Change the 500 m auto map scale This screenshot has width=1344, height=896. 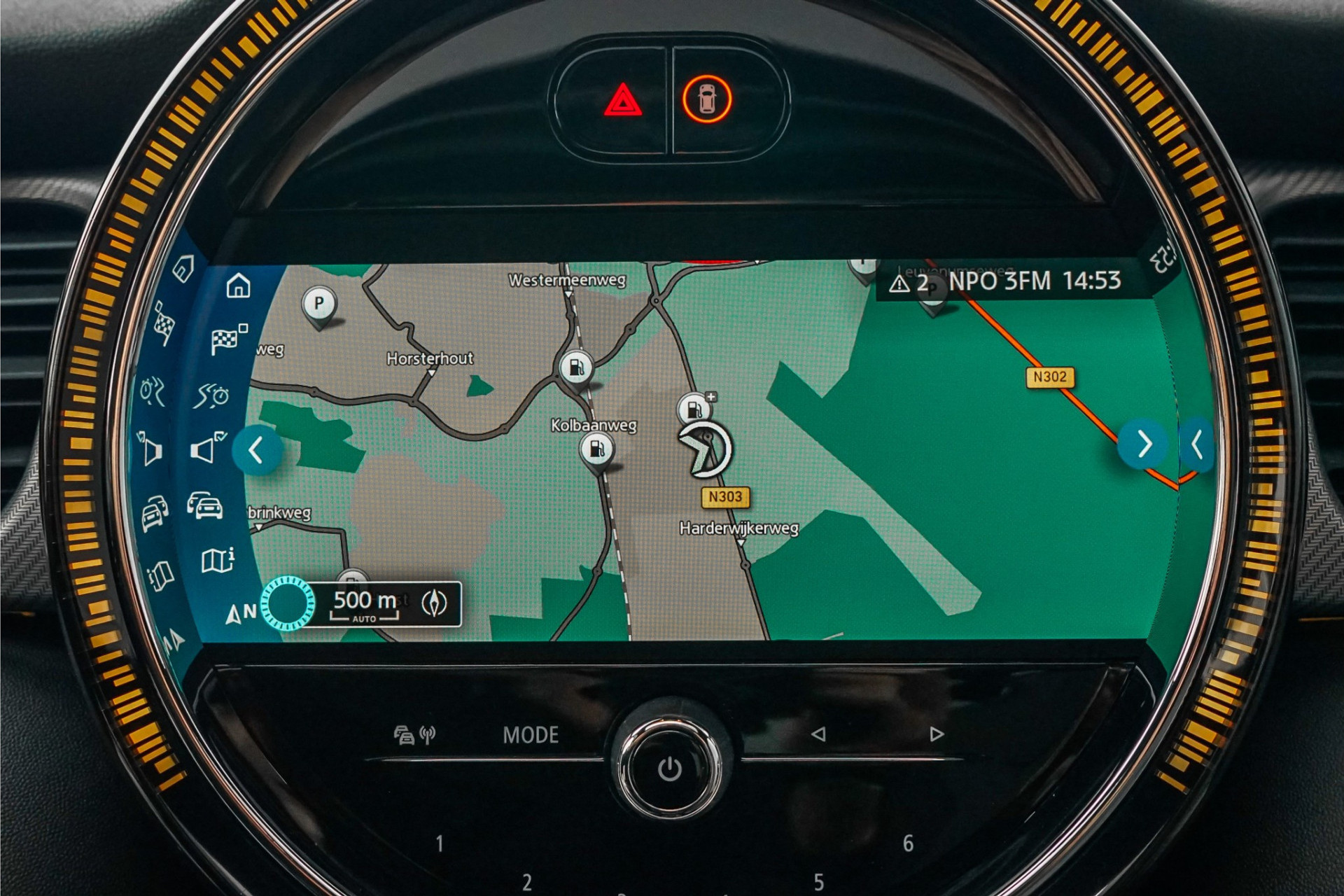(x=364, y=604)
